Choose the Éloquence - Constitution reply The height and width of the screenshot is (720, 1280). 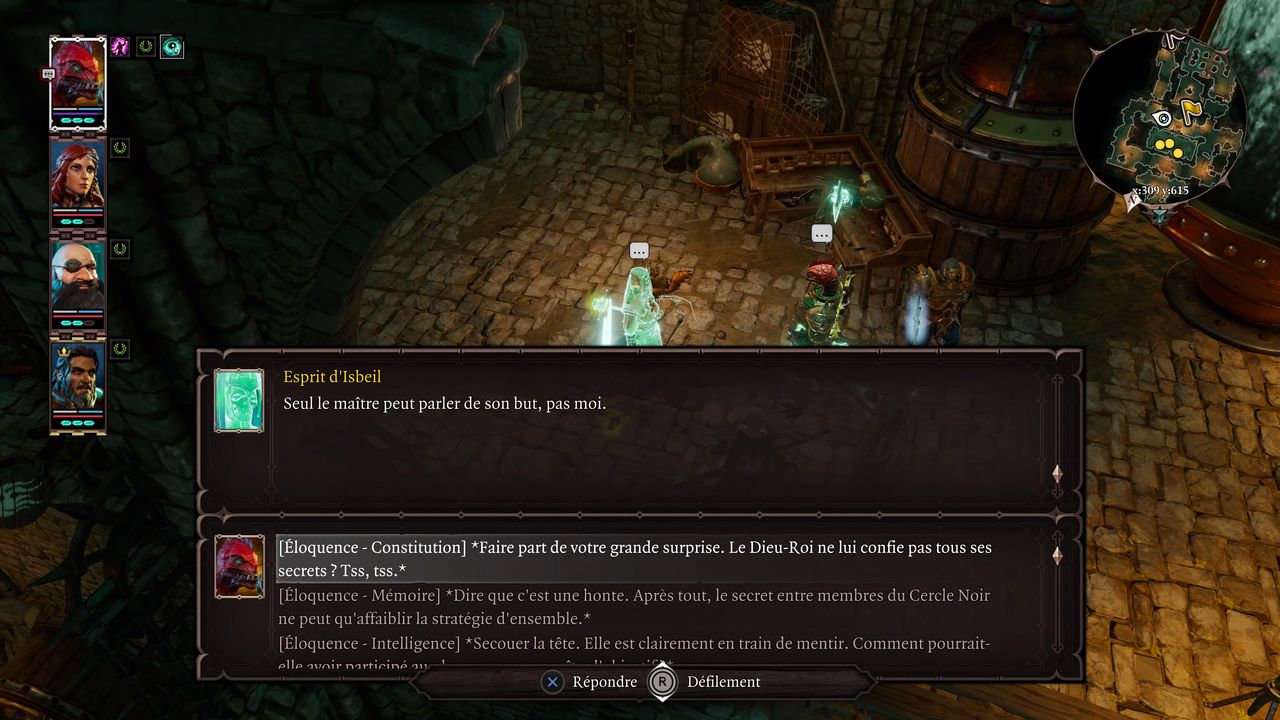click(634, 559)
